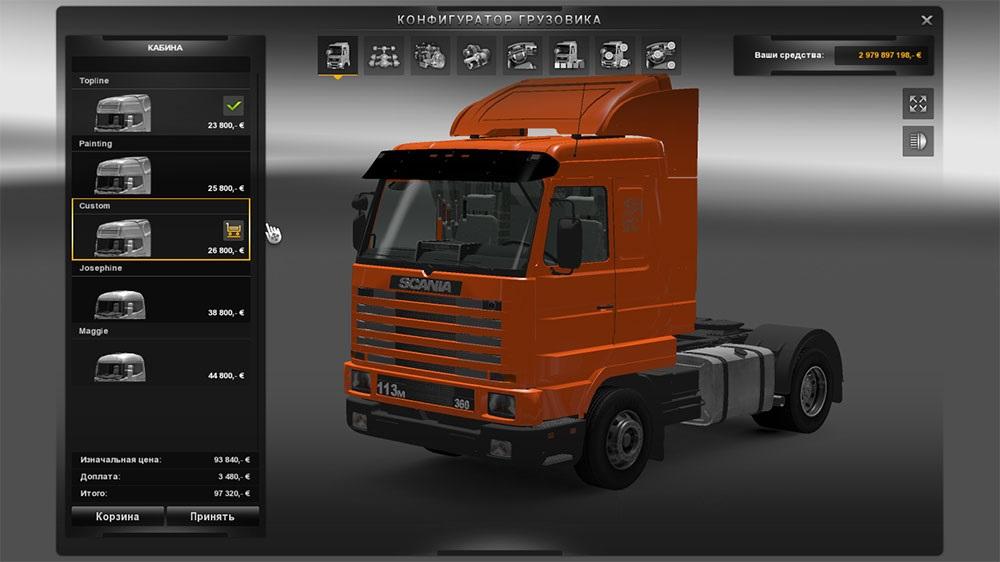Open the transmission category tab
The width and height of the screenshot is (1000, 562).
click(x=476, y=55)
